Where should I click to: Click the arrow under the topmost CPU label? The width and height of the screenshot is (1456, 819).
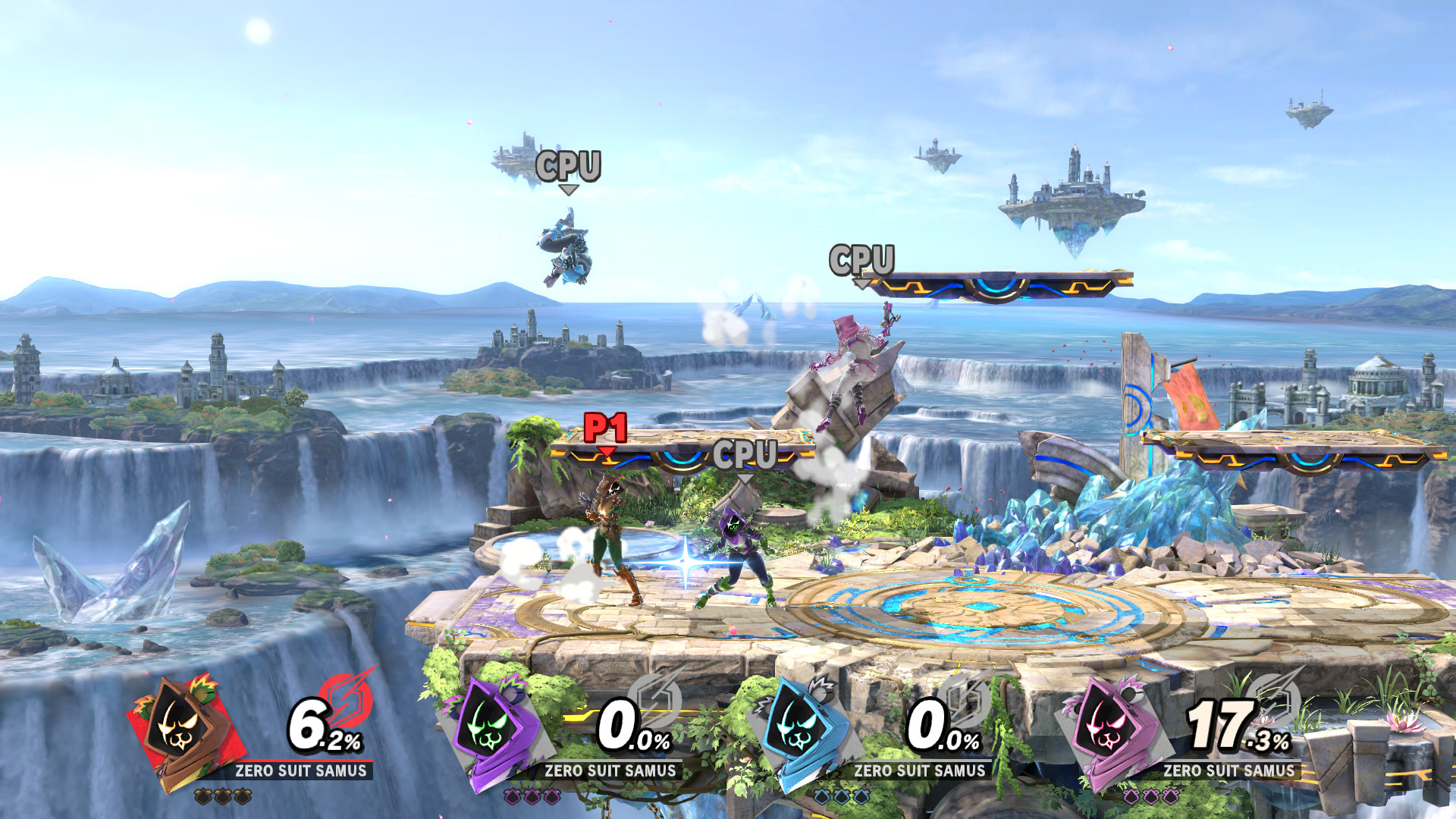(568, 190)
